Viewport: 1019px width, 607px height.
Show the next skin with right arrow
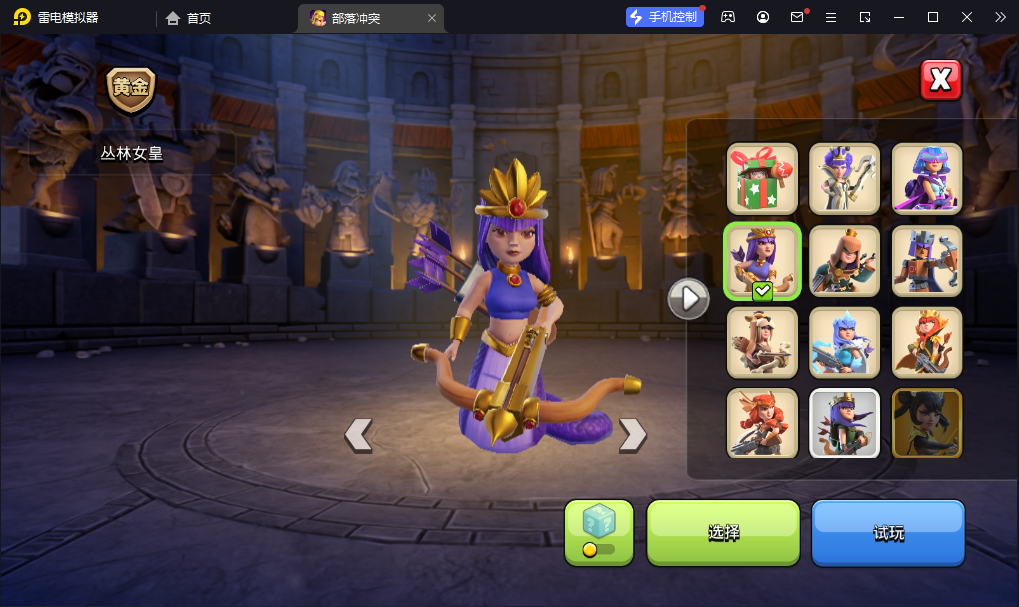tap(632, 434)
